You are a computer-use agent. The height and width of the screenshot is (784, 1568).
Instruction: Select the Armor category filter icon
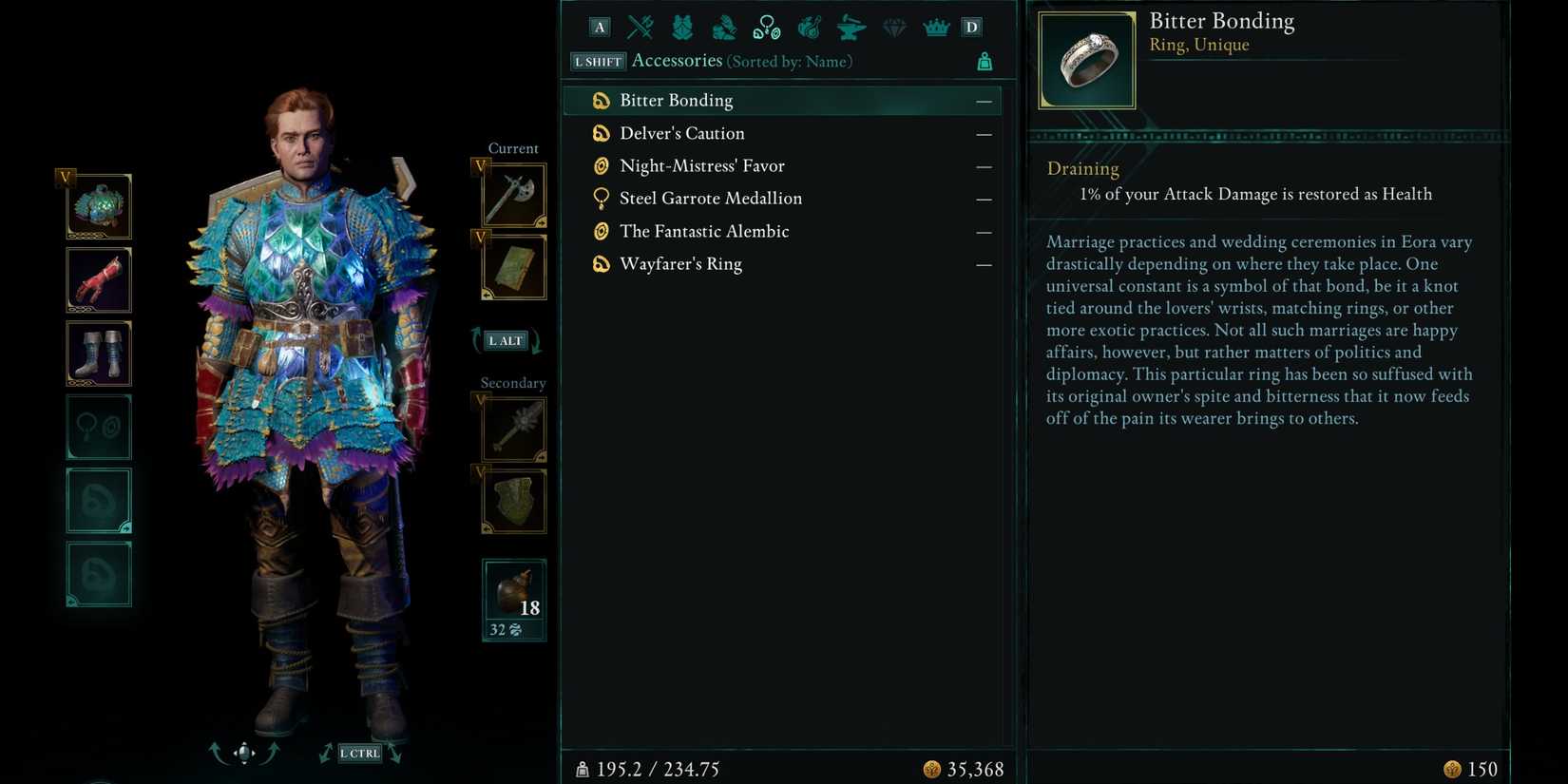pyautogui.click(x=681, y=27)
